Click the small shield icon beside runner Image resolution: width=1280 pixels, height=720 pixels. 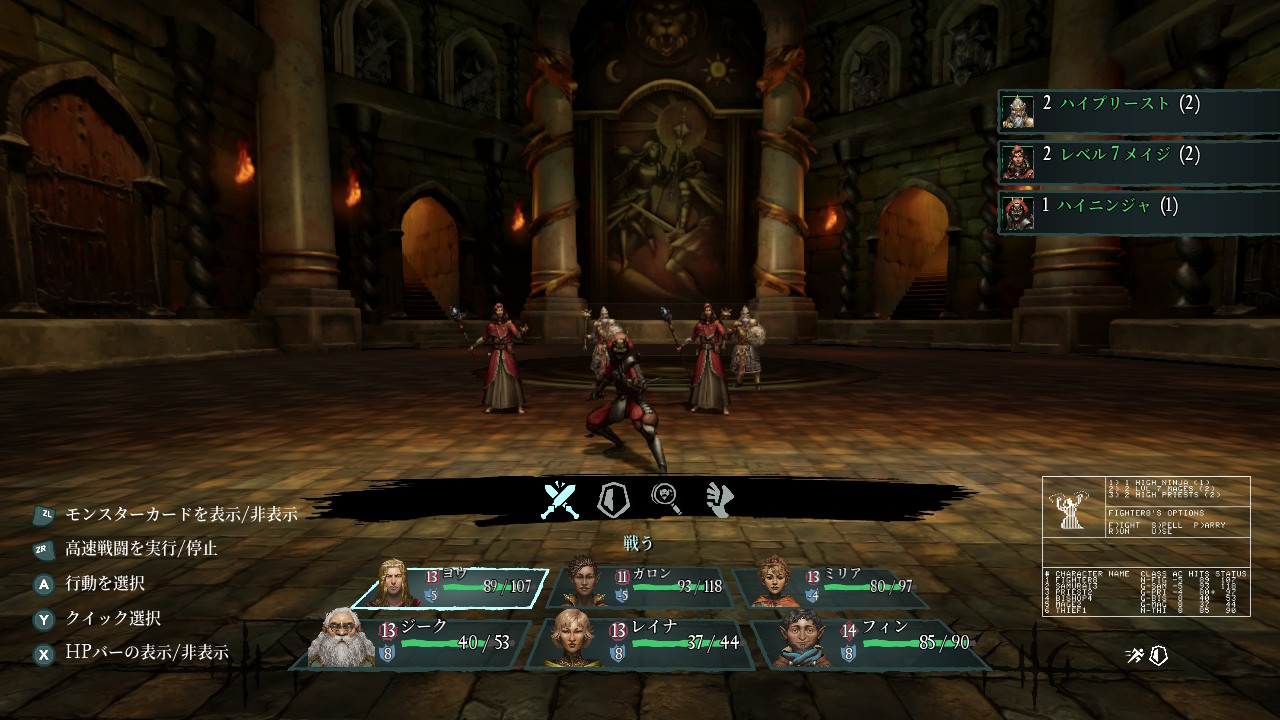[x=1158, y=656]
